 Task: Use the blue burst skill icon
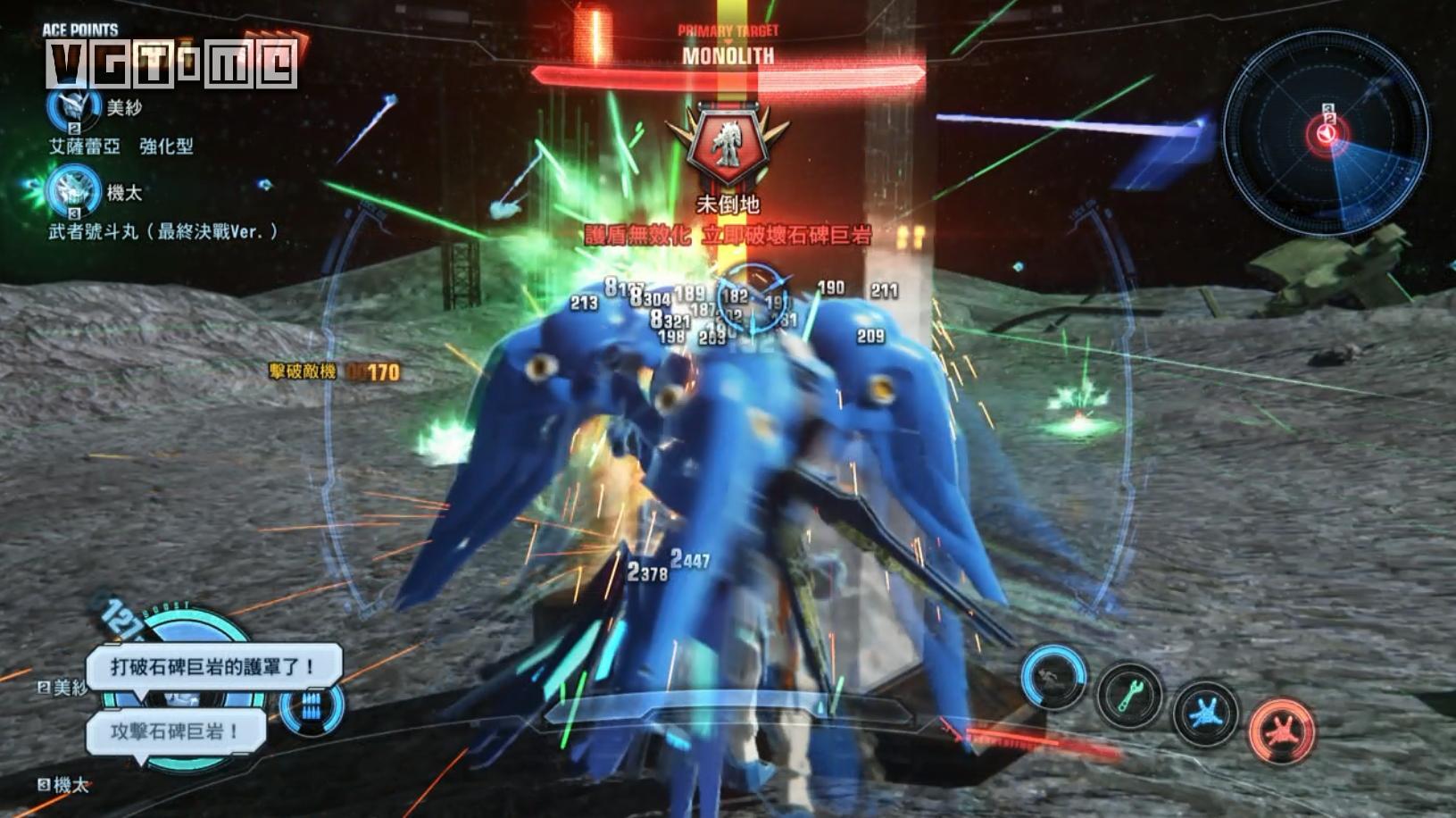pos(1206,712)
